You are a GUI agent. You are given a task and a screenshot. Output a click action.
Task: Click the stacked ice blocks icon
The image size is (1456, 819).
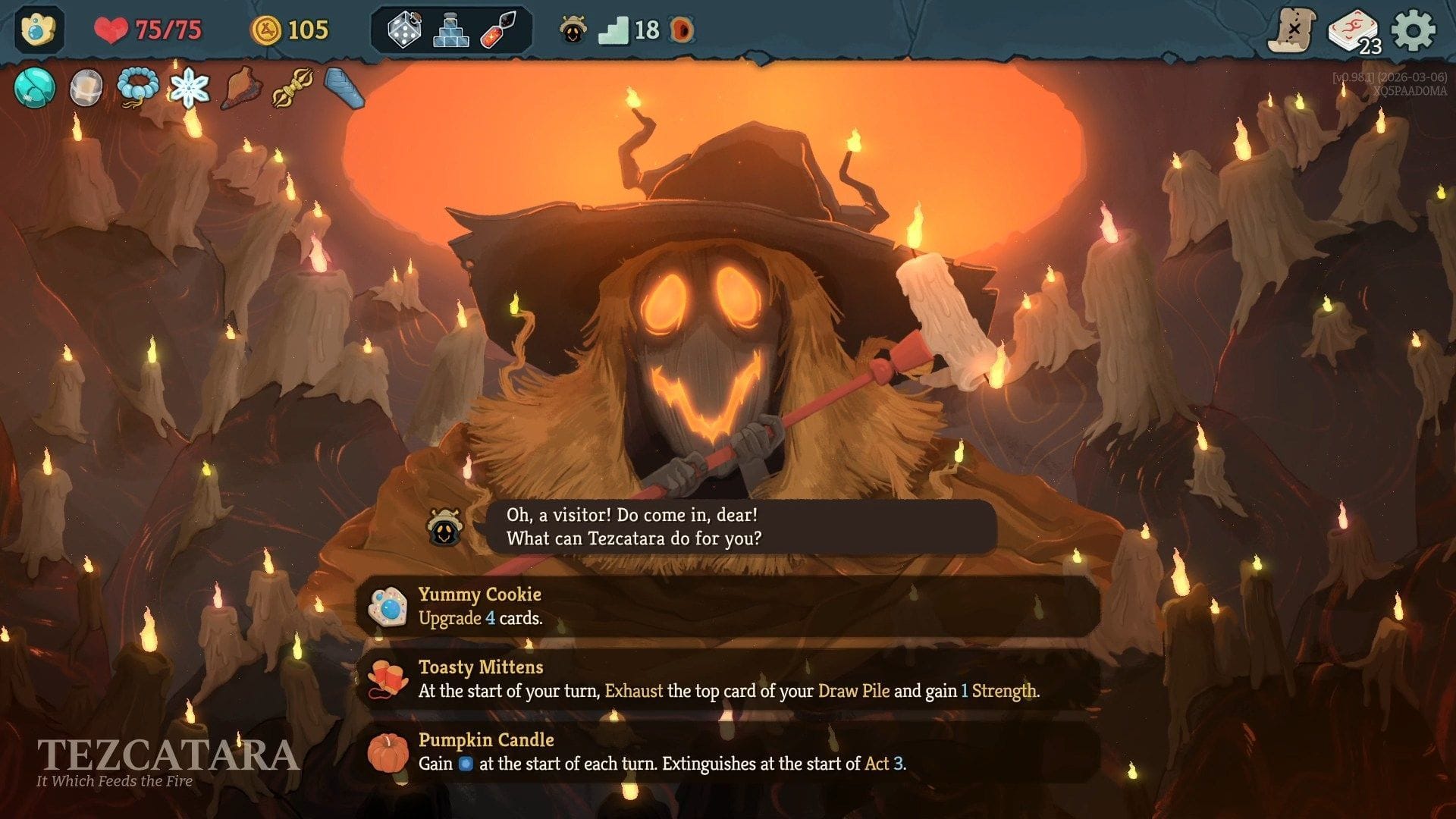453,31
